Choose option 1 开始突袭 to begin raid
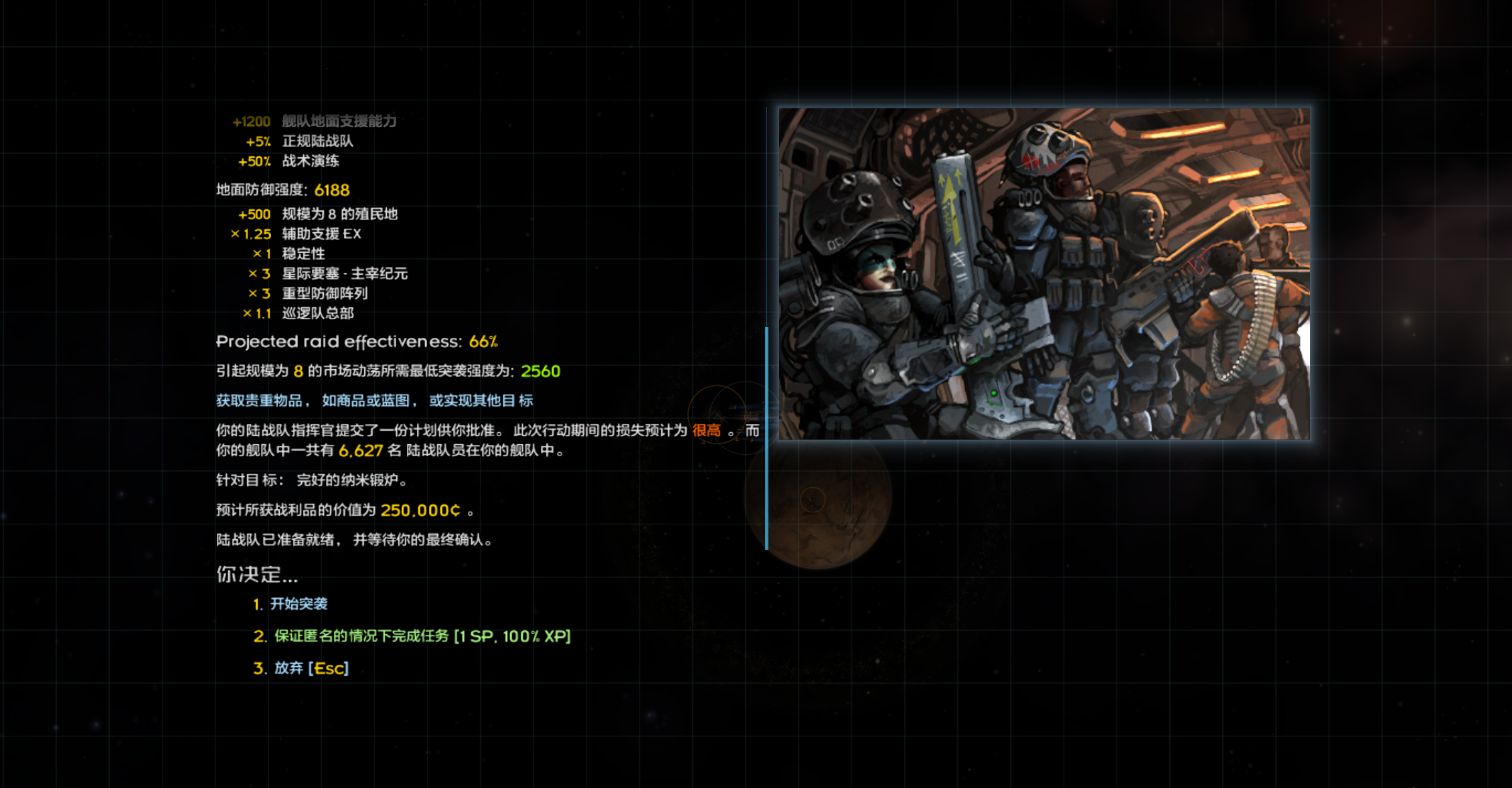 (x=299, y=604)
